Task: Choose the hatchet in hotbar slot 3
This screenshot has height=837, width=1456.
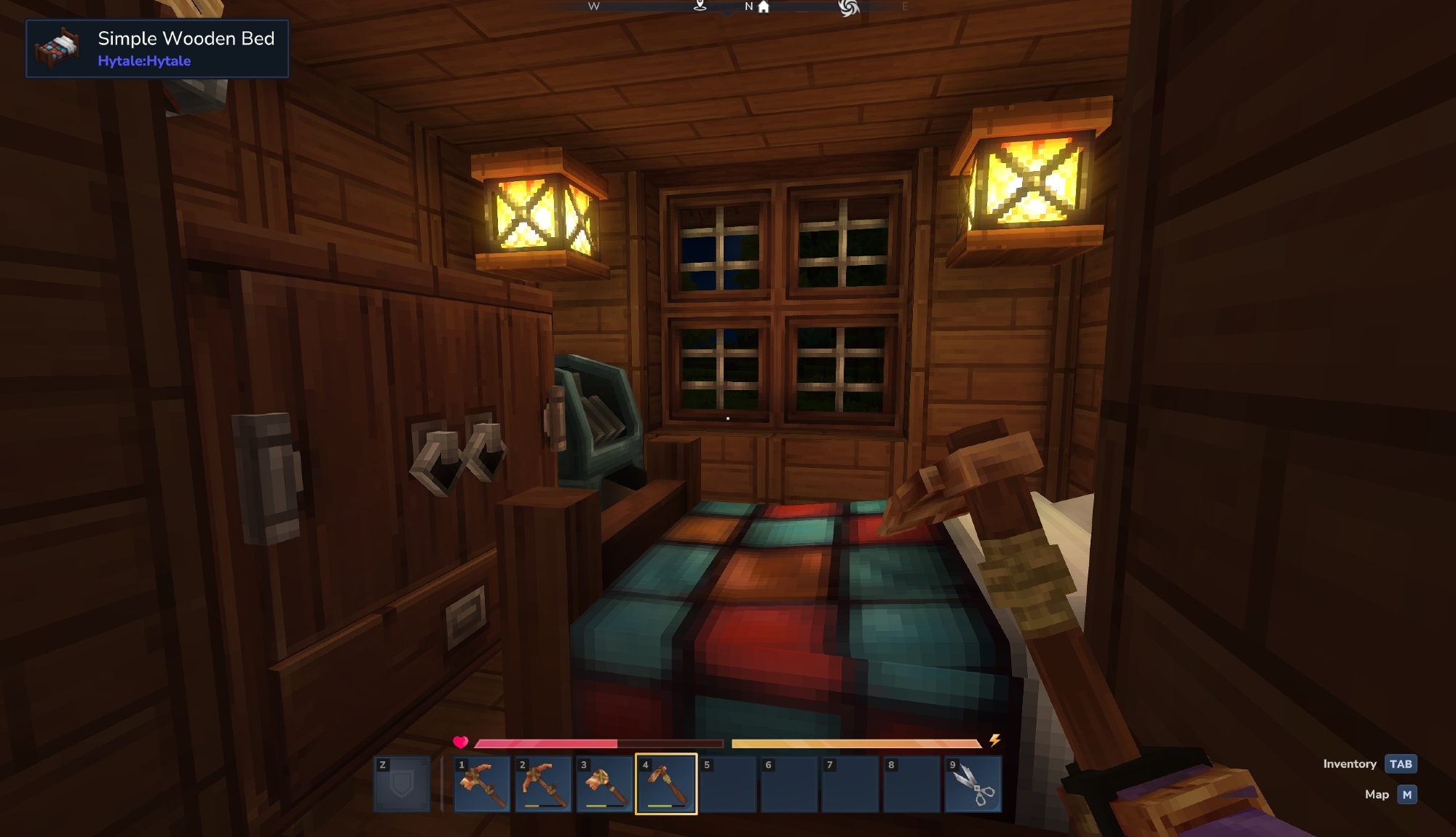Action: (x=604, y=784)
